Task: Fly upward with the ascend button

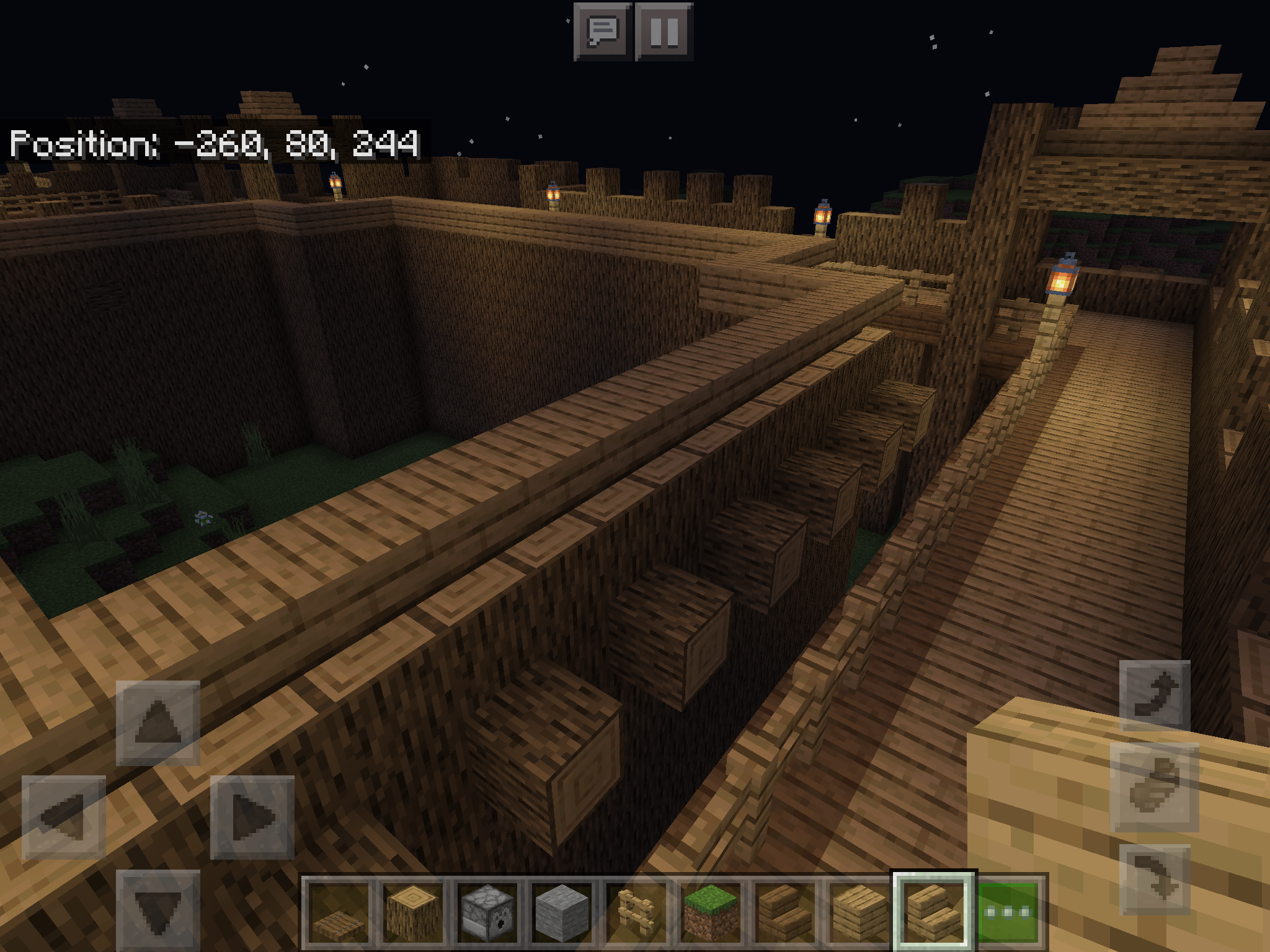Action: (x=1155, y=695)
